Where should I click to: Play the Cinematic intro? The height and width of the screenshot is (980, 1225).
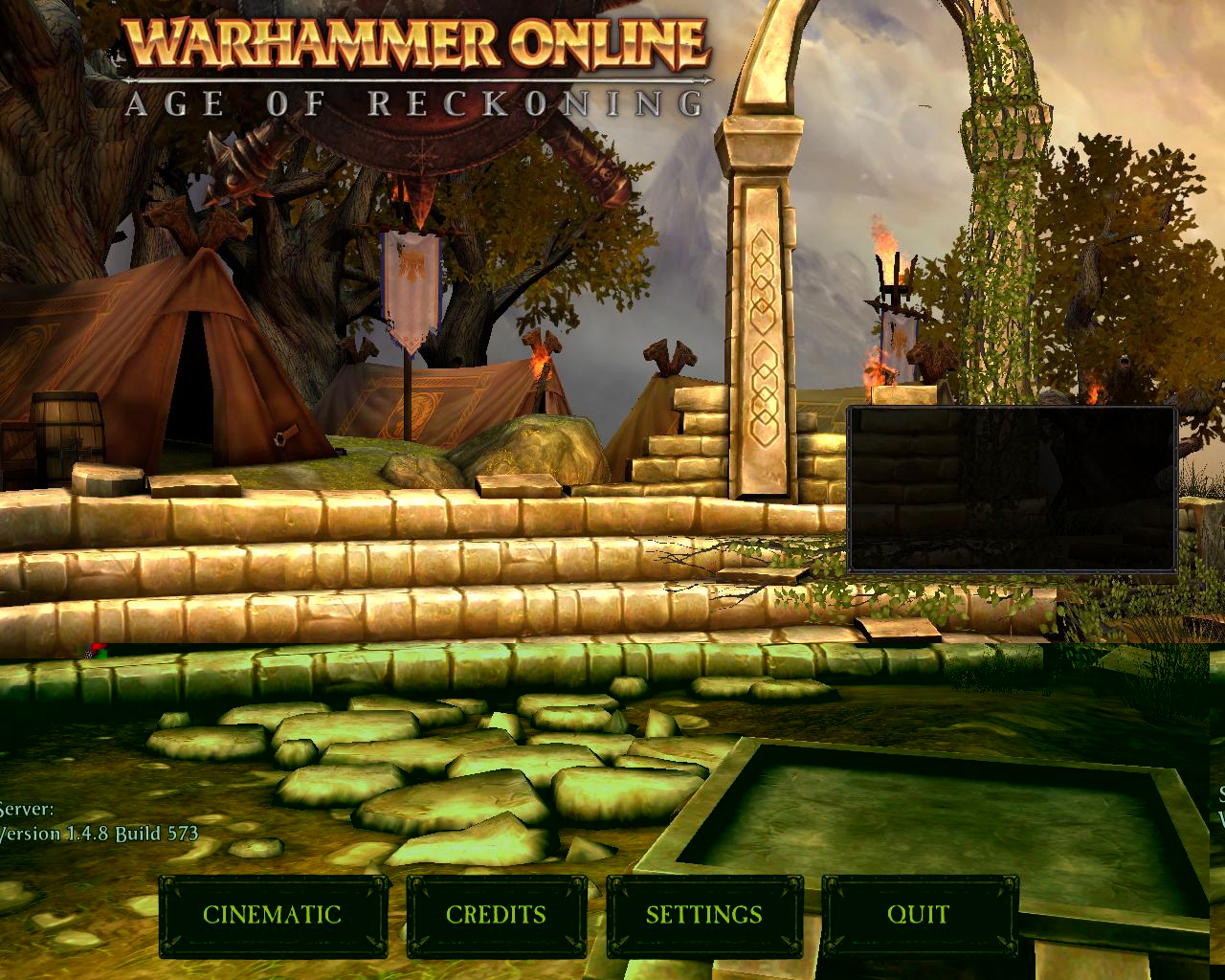tap(273, 915)
